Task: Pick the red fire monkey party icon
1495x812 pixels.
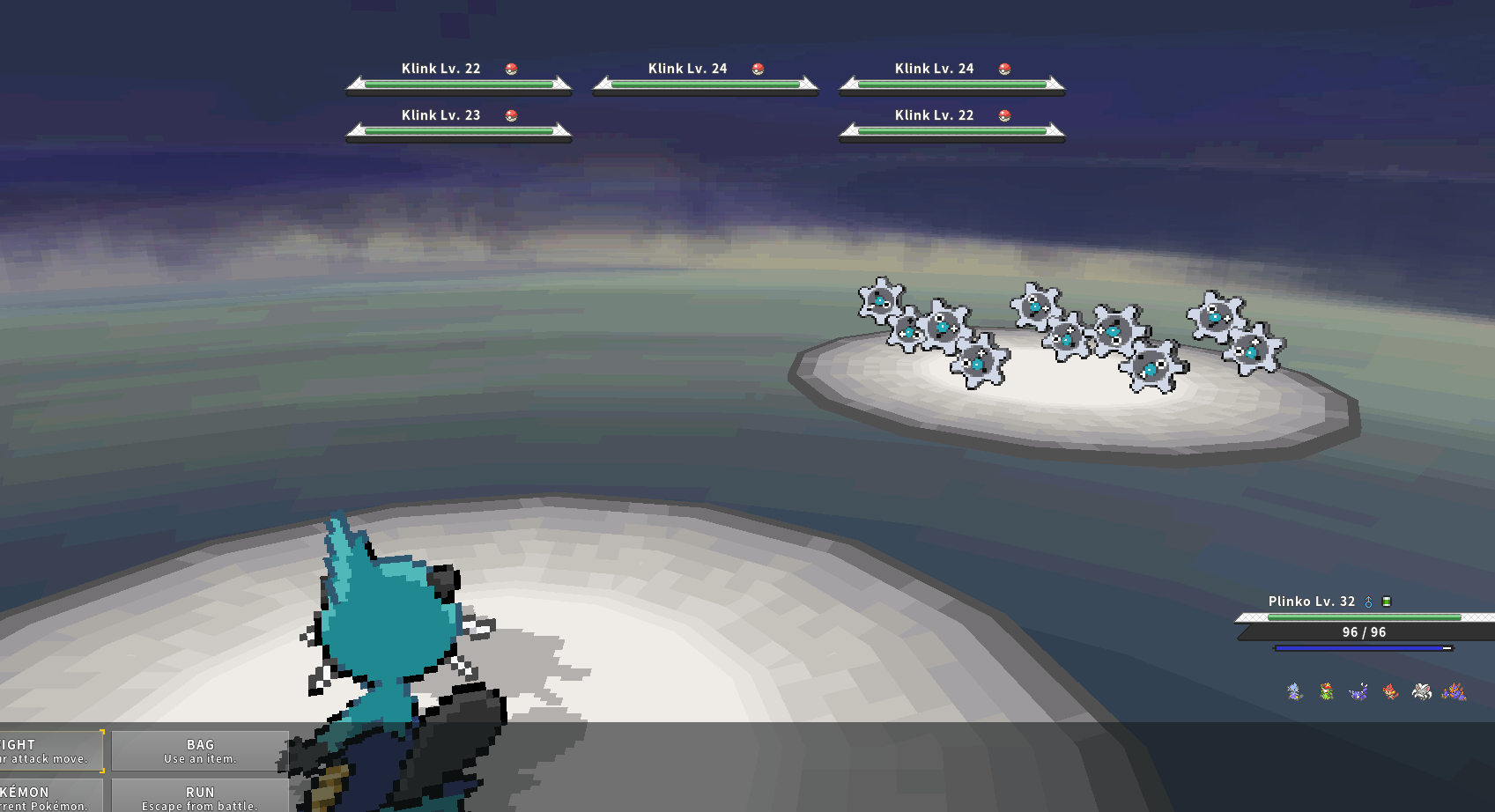Action: click(x=1390, y=691)
